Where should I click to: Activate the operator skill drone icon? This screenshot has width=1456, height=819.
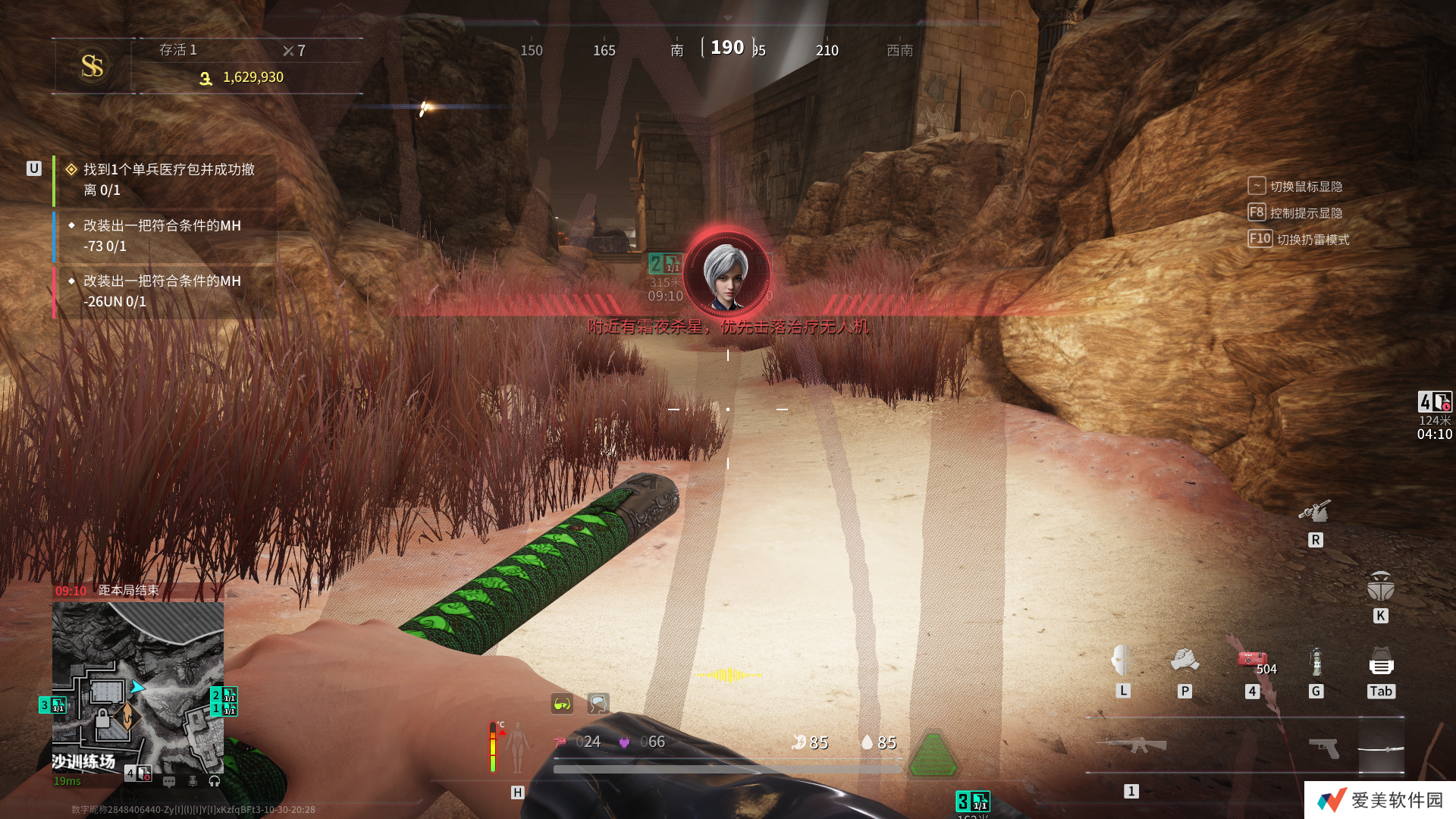[x=1315, y=512]
